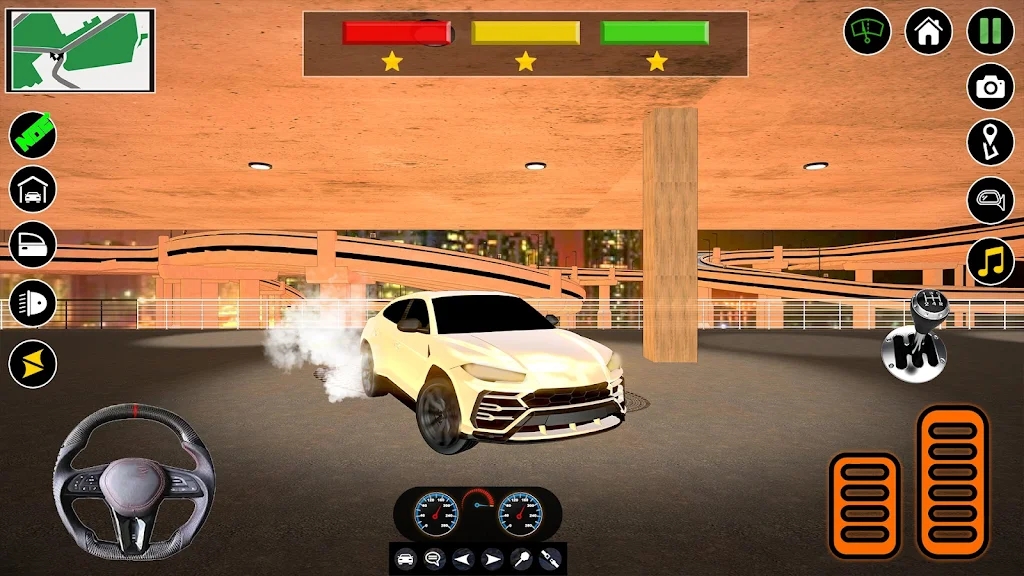
Task: Open the garage icon
Action: [x=33, y=189]
